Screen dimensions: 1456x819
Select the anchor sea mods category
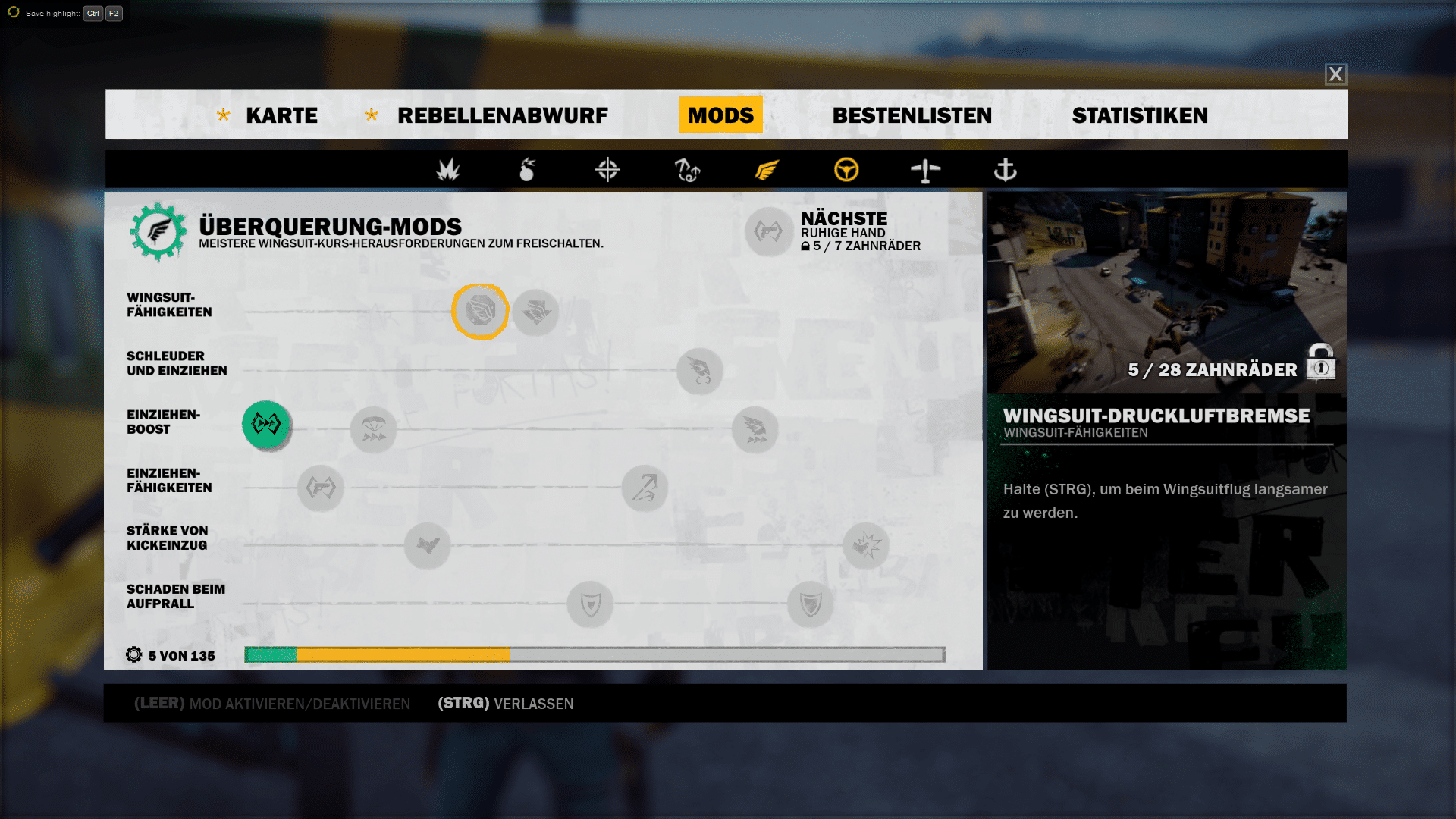coord(1005,170)
